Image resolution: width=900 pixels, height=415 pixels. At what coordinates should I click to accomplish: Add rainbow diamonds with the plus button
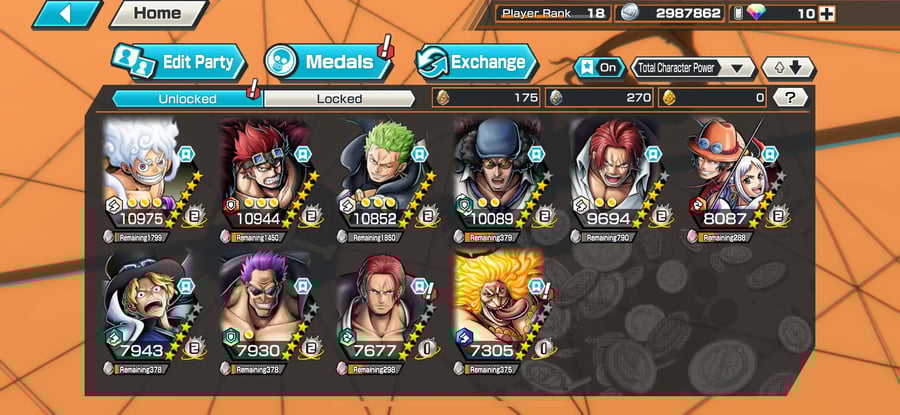(x=826, y=14)
